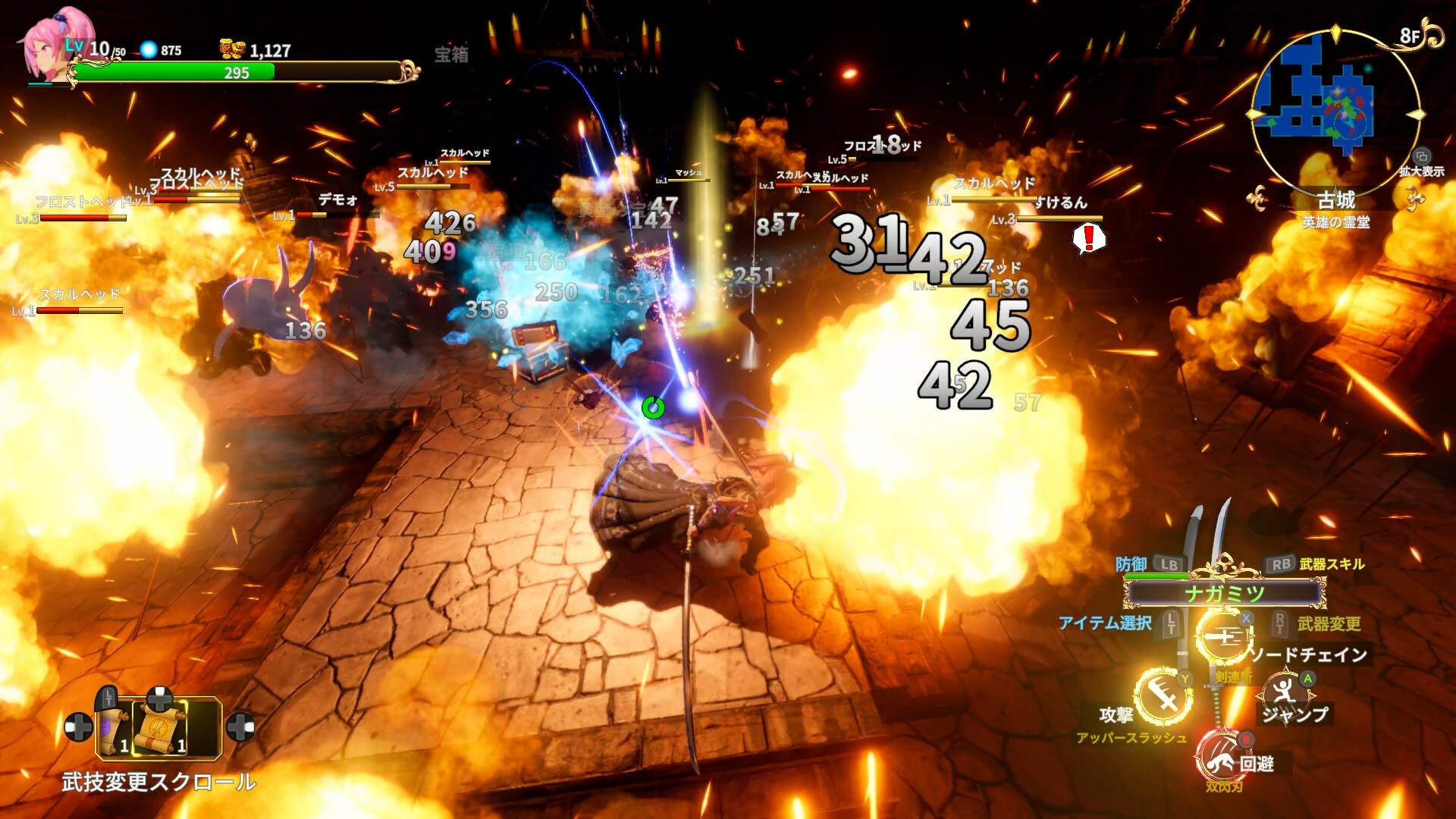Click the right d-pad arrow to cycle items
This screenshot has height=819, width=1456.
(241, 730)
